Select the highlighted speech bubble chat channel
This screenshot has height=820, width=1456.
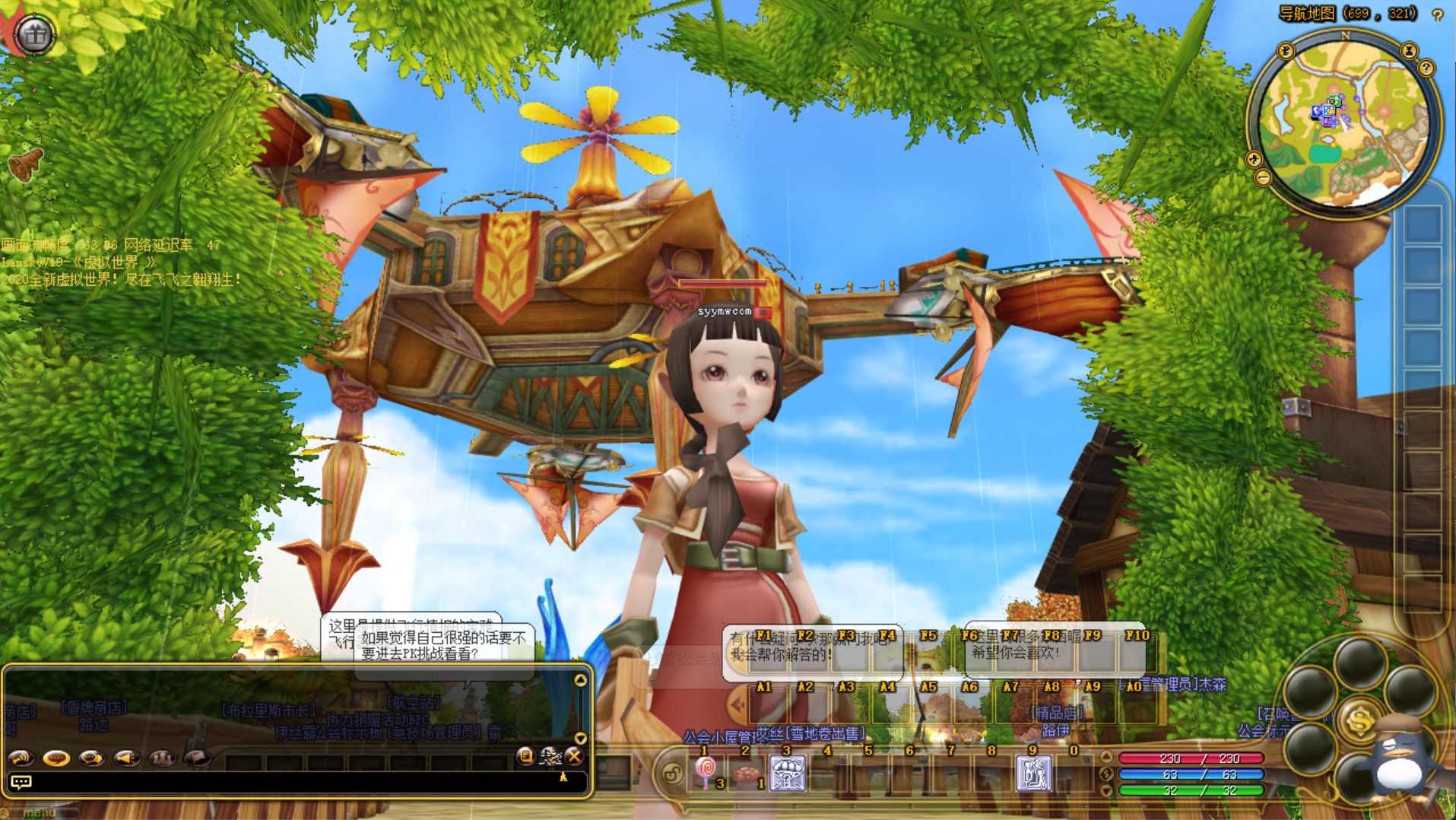click(56, 758)
